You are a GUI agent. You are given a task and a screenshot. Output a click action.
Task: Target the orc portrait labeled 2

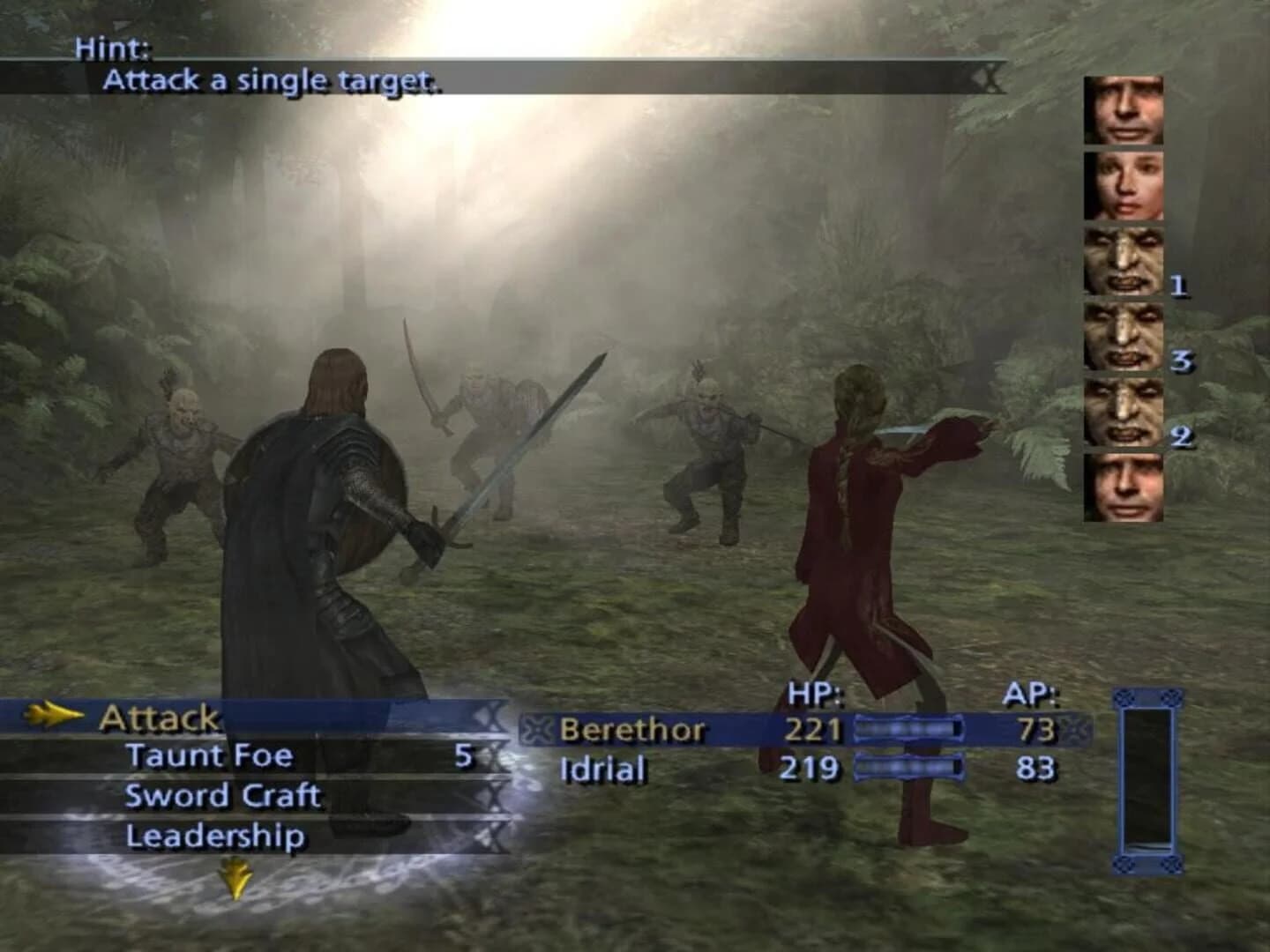[1122, 413]
